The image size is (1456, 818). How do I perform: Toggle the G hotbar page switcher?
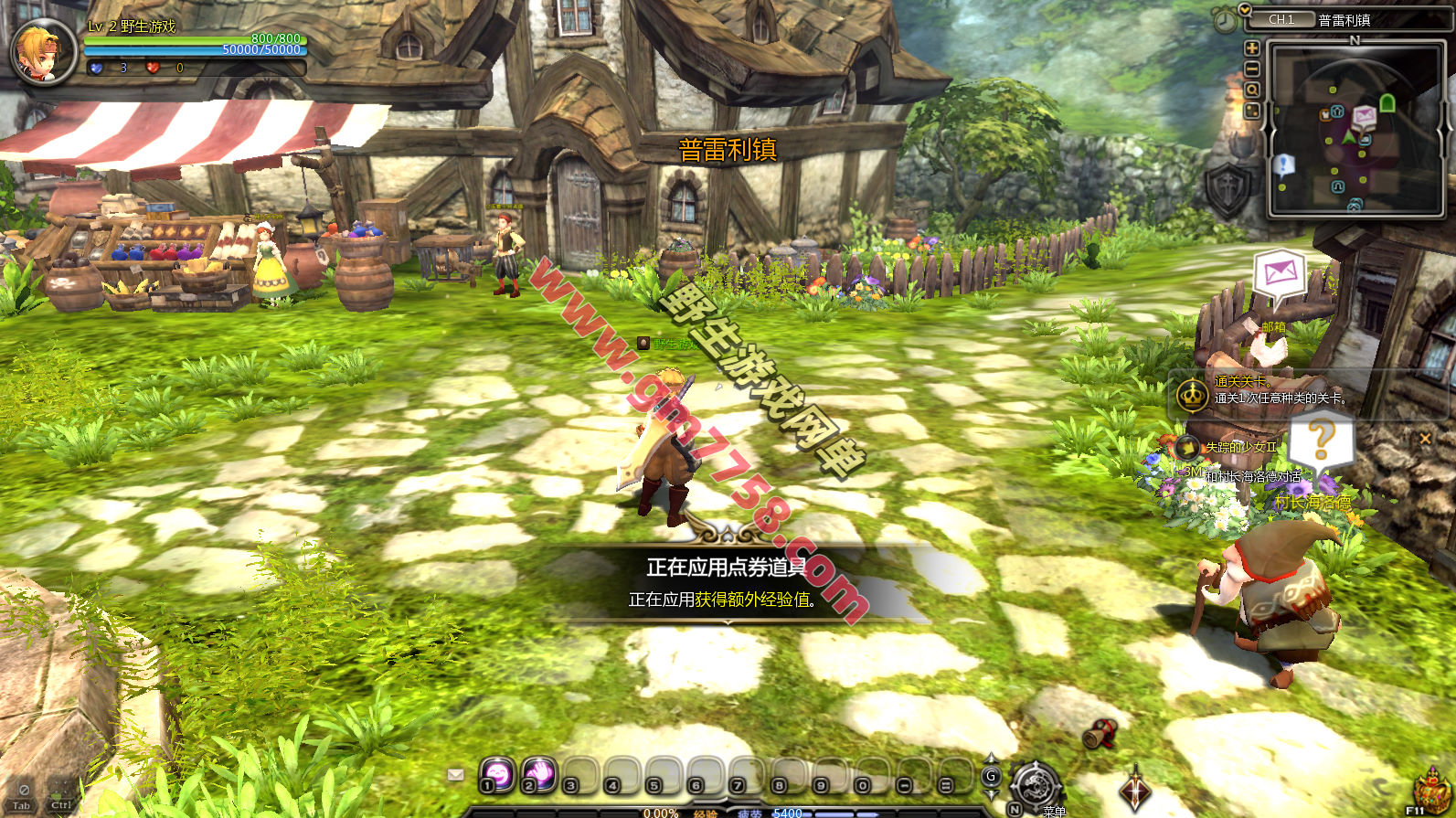pos(991,776)
